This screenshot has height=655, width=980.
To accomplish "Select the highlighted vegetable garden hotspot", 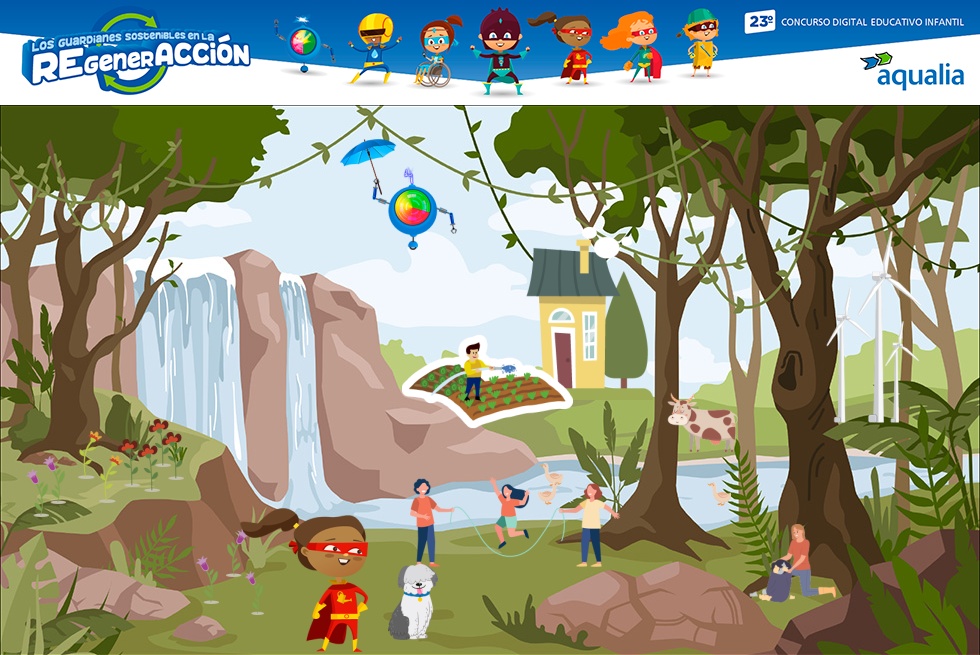I will [x=487, y=384].
